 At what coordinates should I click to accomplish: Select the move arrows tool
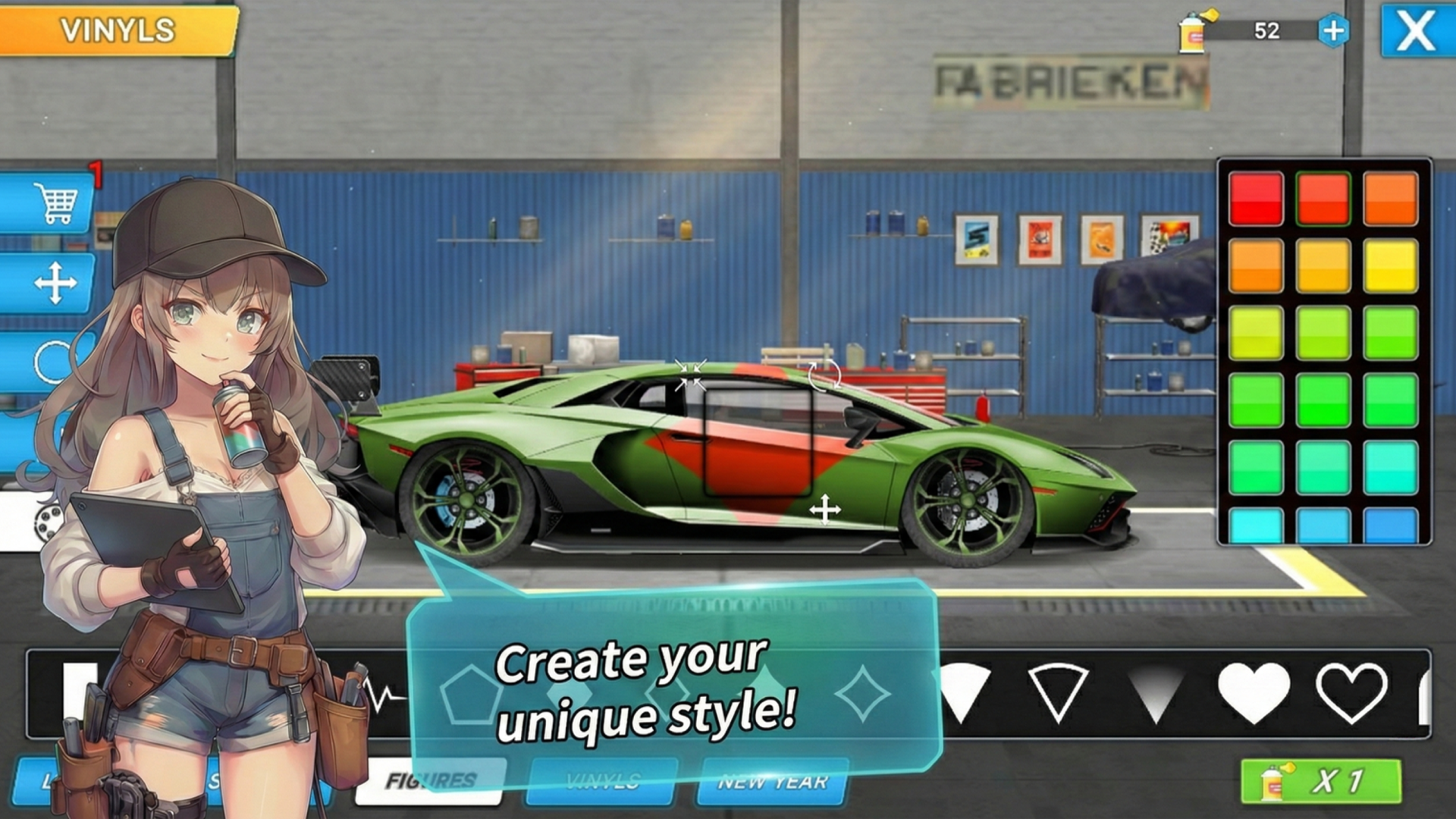click(55, 284)
